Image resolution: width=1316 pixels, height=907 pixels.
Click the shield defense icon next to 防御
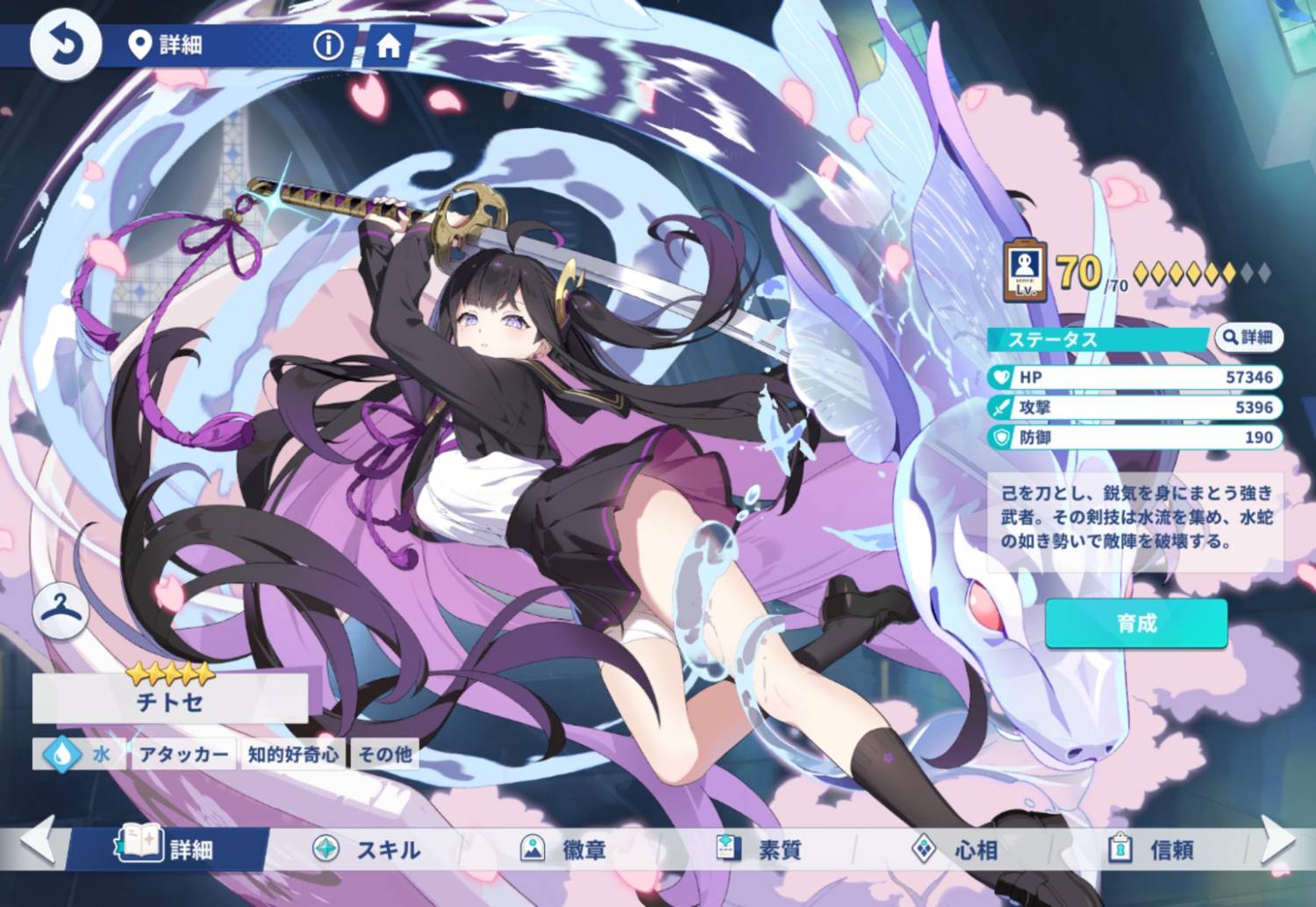click(x=1000, y=438)
